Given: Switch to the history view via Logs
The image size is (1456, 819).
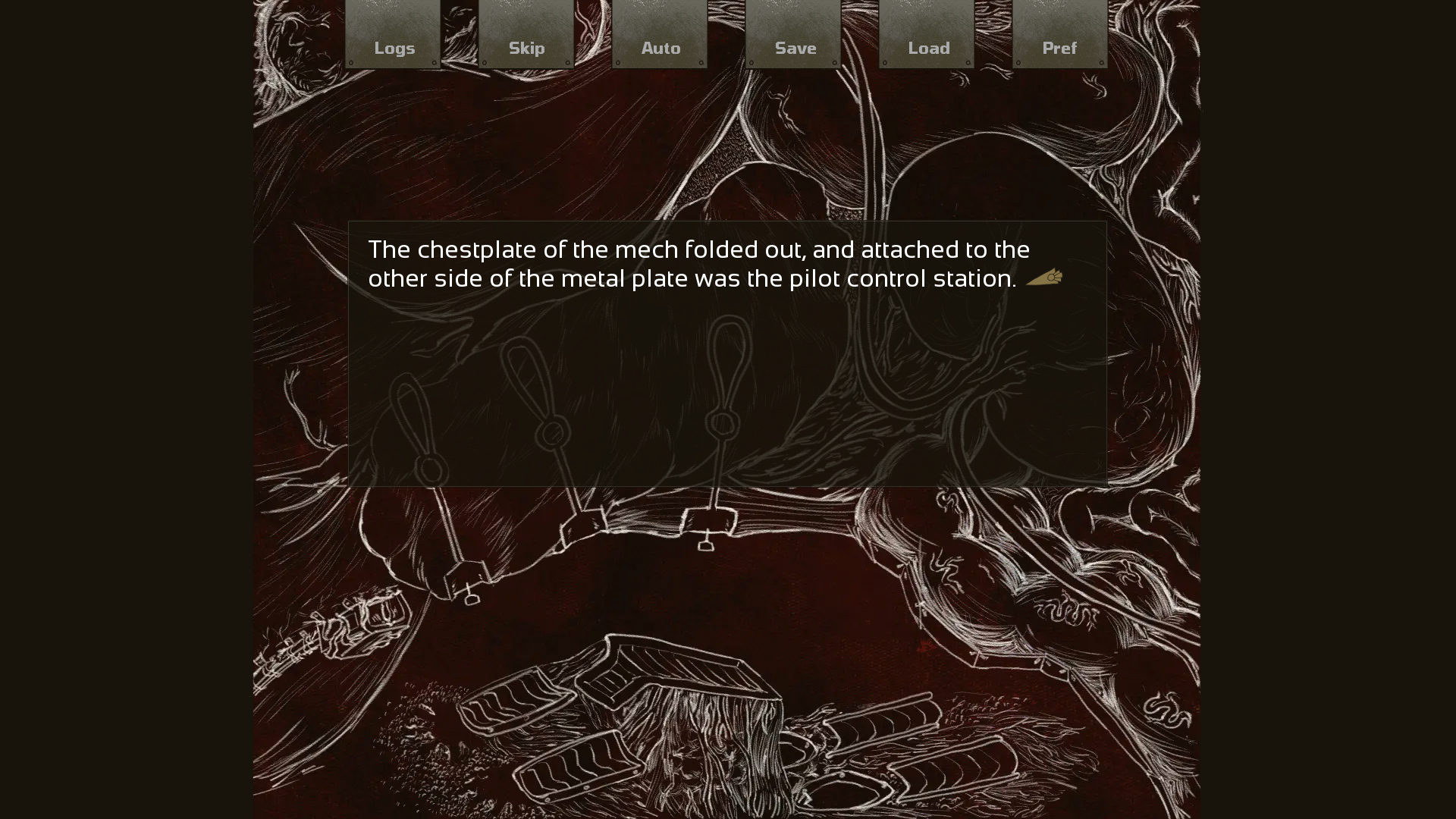Looking at the screenshot, I should click(394, 48).
